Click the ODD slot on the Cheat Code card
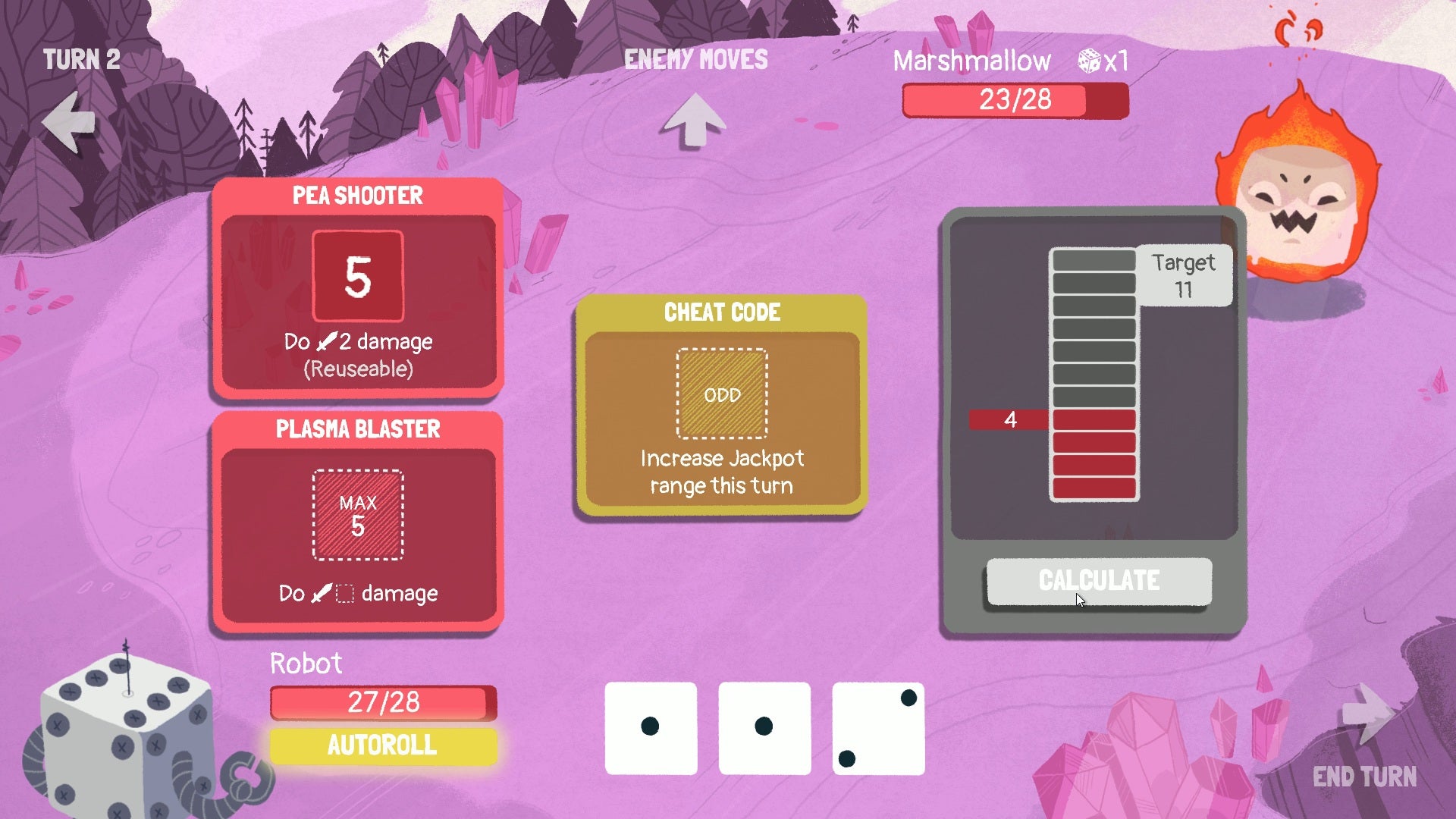The width and height of the screenshot is (1456, 819). click(x=721, y=393)
